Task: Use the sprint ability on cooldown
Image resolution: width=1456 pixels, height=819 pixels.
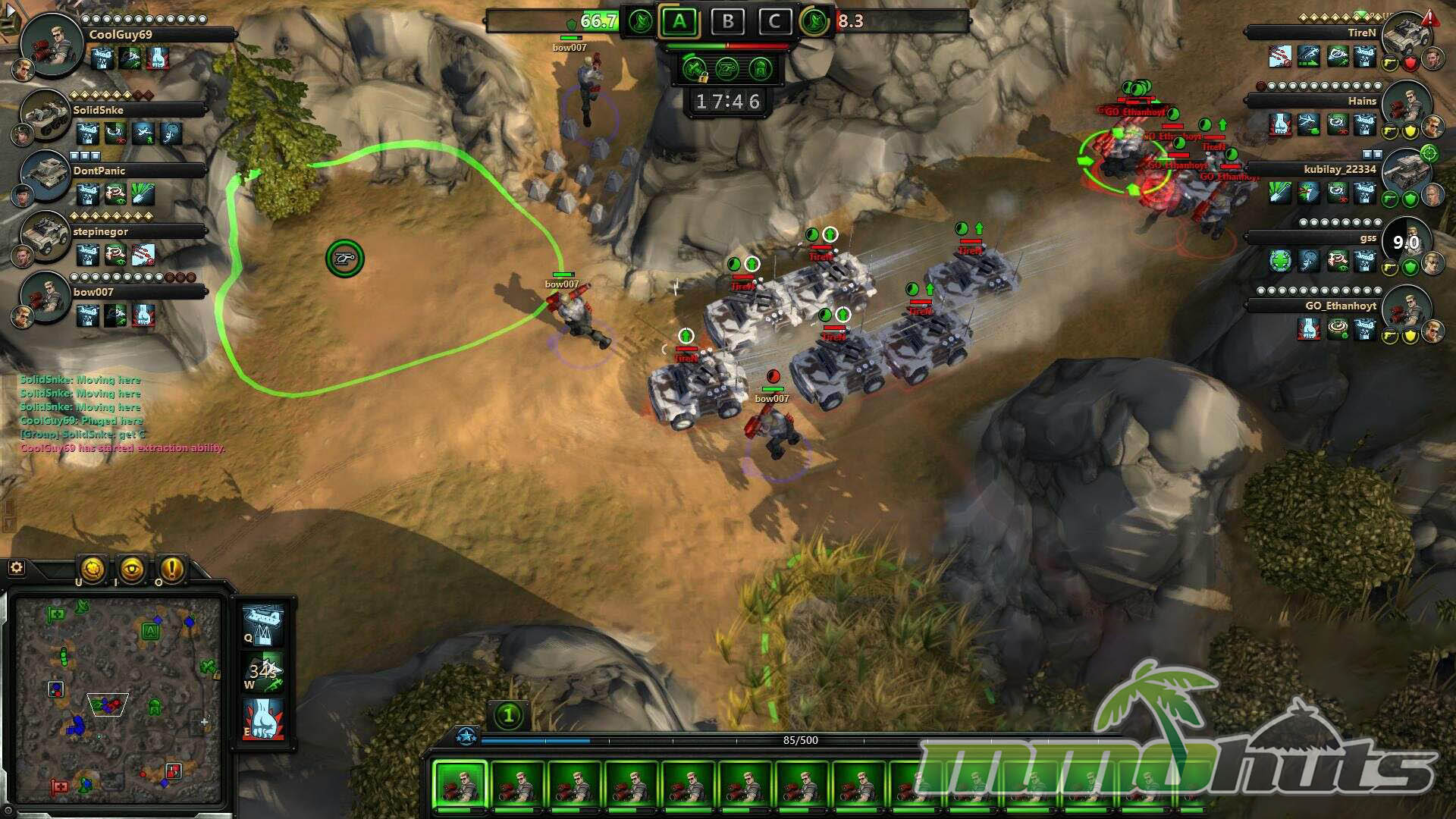Action: [x=262, y=671]
